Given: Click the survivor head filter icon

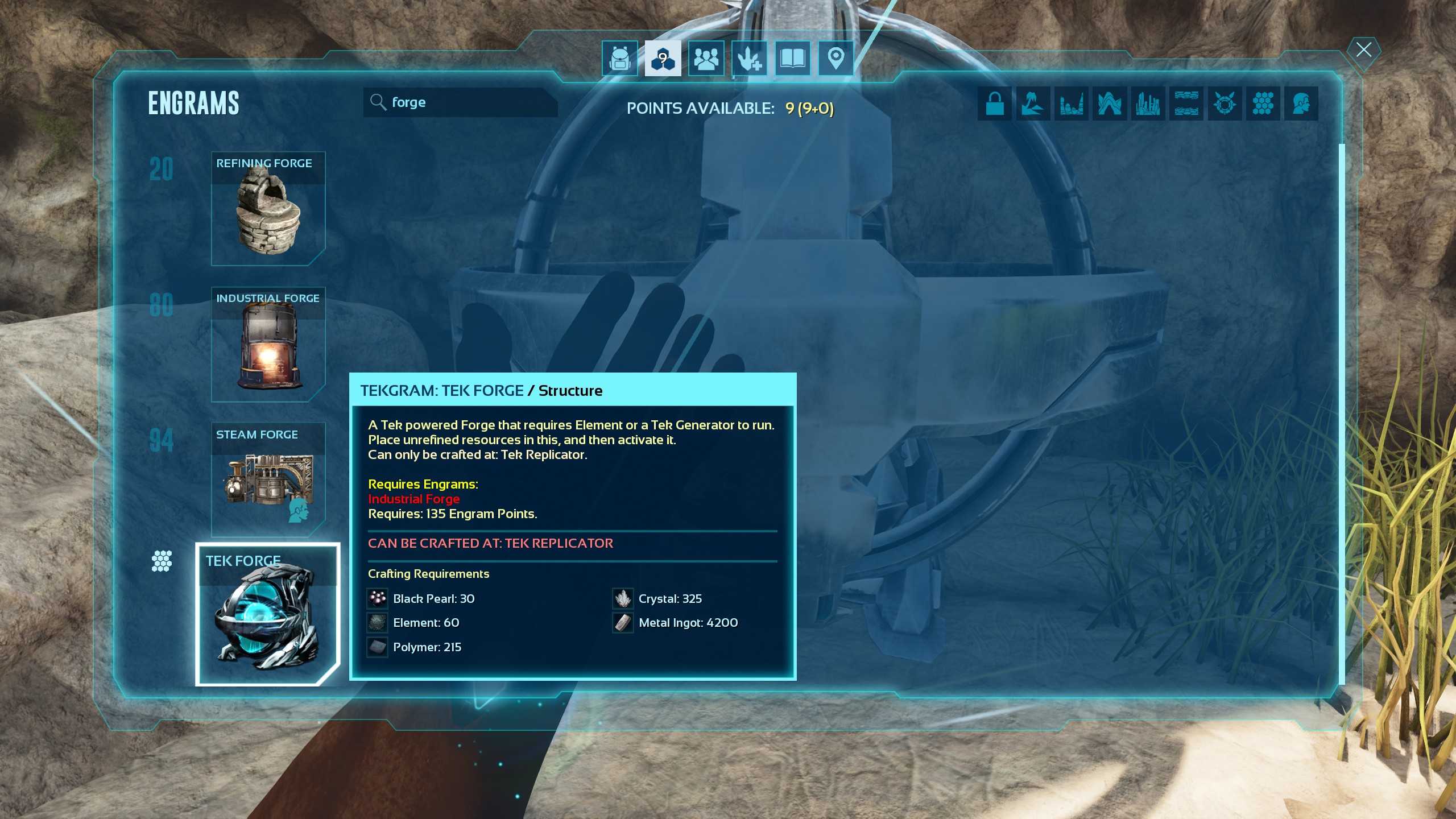Looking at the screenshot, I should coord(1301,104).
